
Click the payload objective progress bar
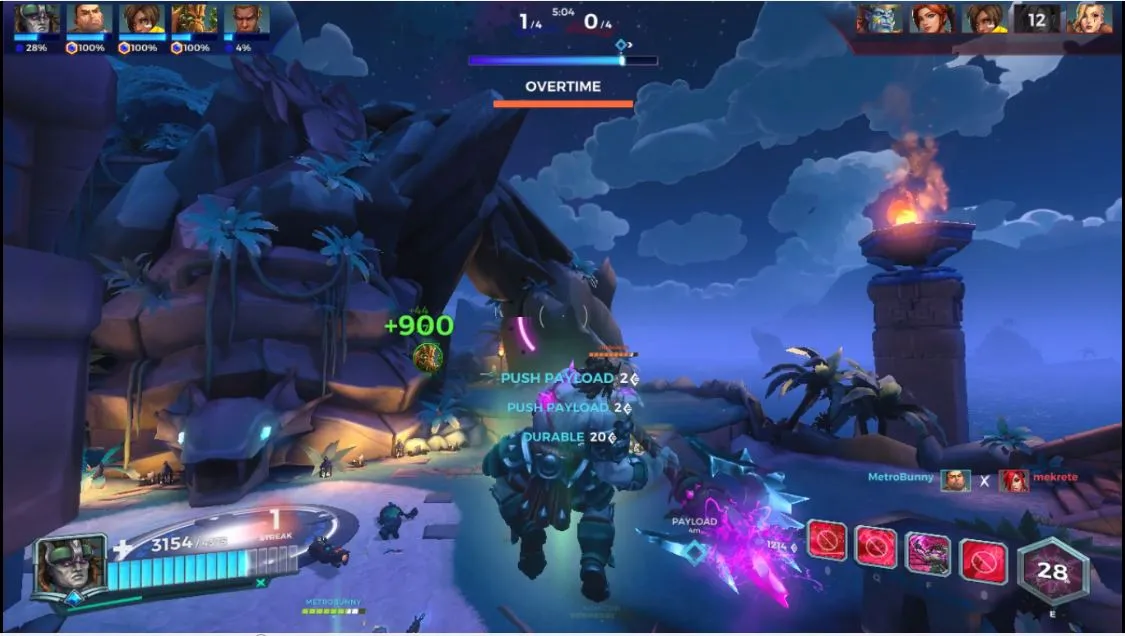point(562,61)
